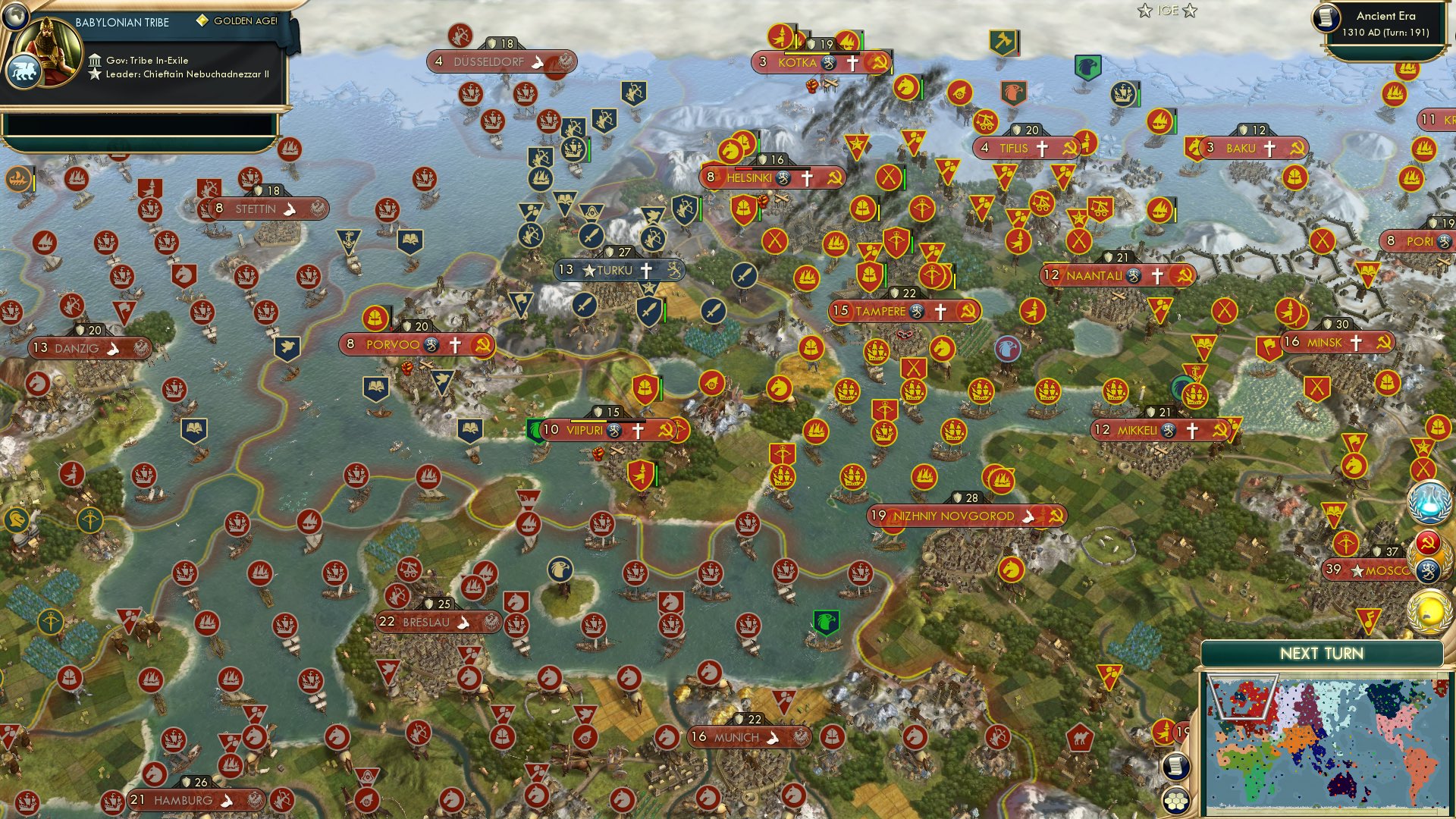Open the notification log scroll icon
1456x819 pixels.
pyautogui.click(x=1178, y=767)
